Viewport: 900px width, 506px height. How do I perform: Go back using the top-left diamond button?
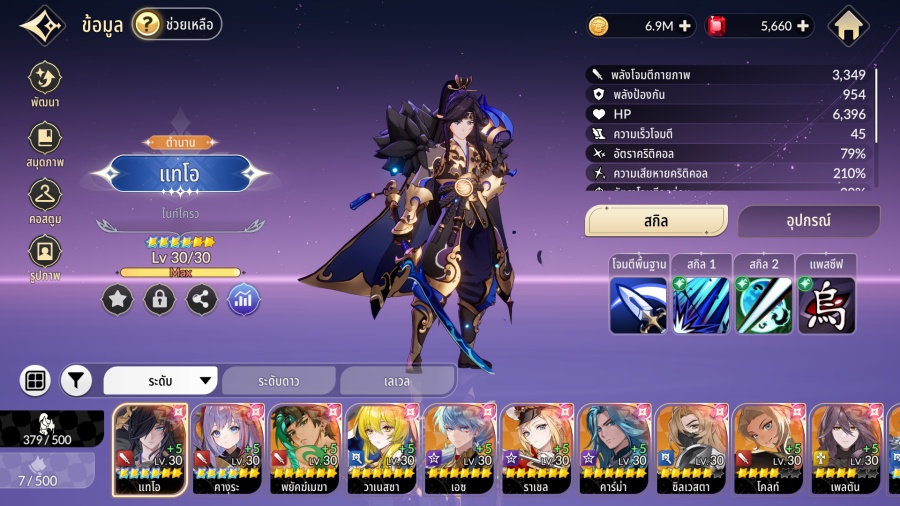pos(42,26)
